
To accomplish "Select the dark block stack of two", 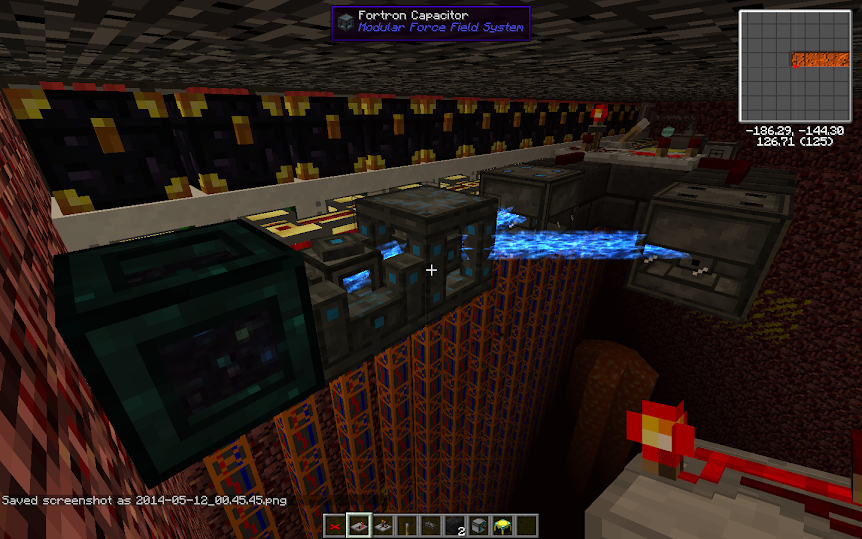I will pyautogui.click(x=455, y=526).
